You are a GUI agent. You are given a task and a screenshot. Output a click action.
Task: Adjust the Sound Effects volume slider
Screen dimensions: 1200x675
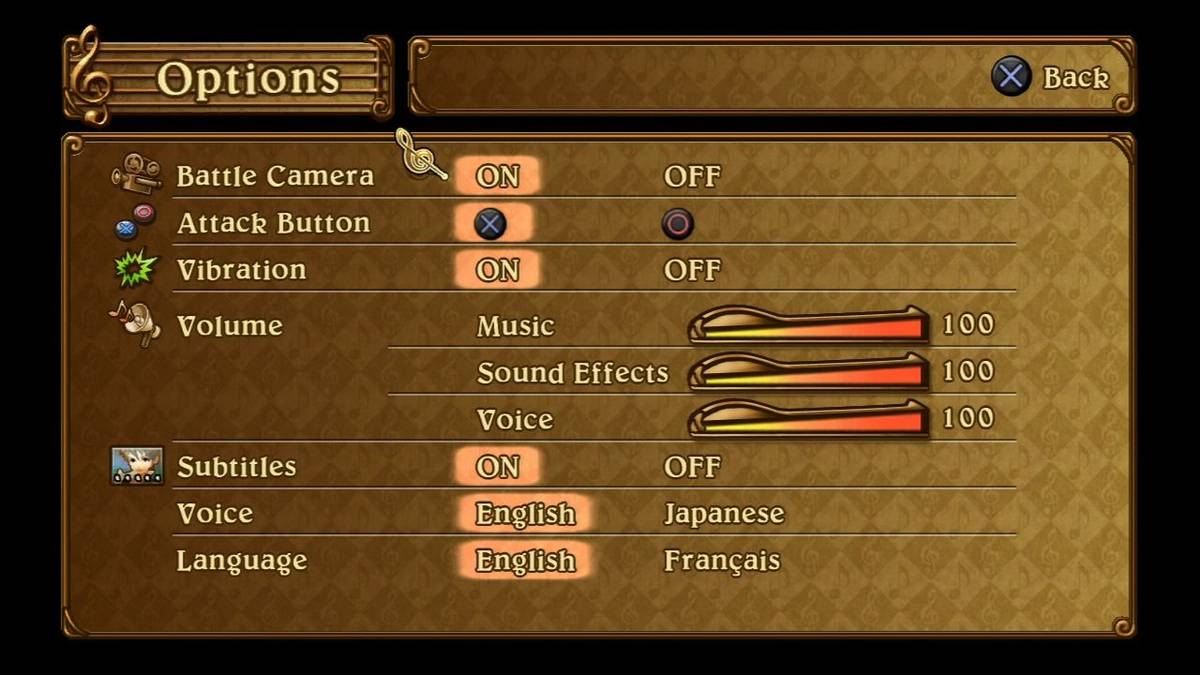click(x=808, y=372)
